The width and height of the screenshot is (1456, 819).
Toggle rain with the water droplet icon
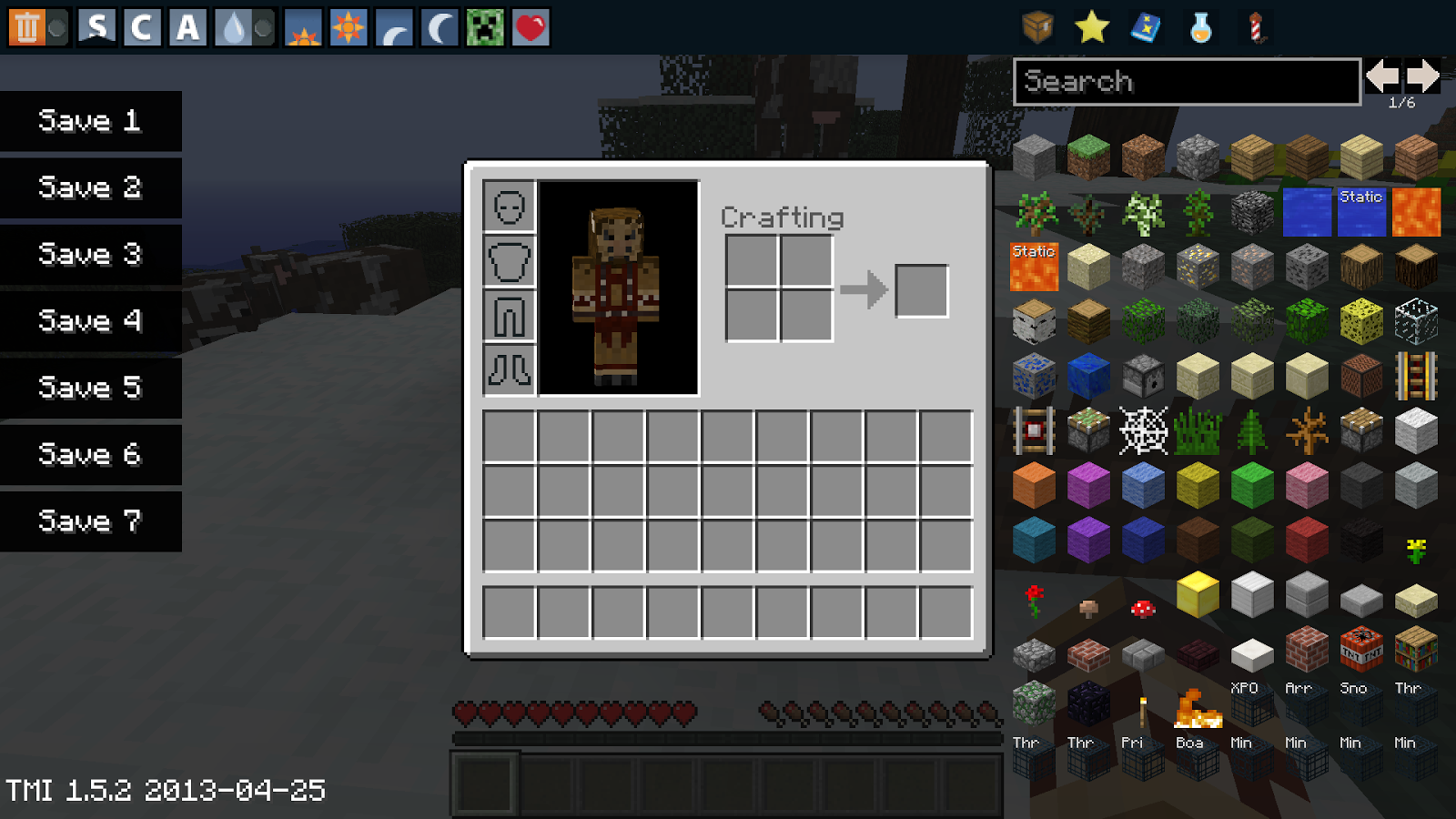click(232, 27)
